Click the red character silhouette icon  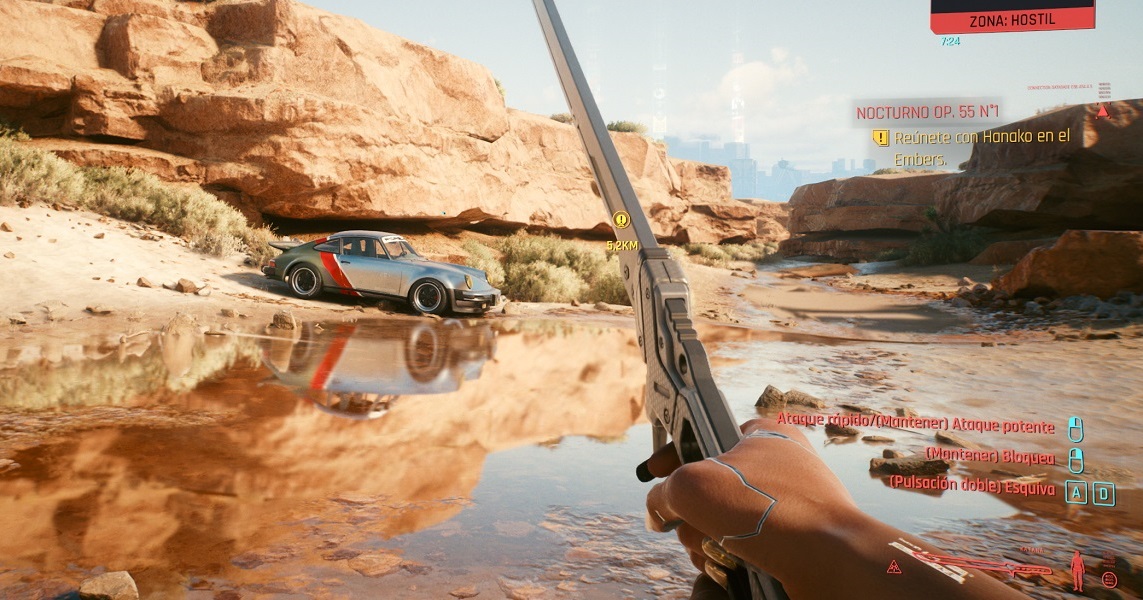pos(1078,570)
